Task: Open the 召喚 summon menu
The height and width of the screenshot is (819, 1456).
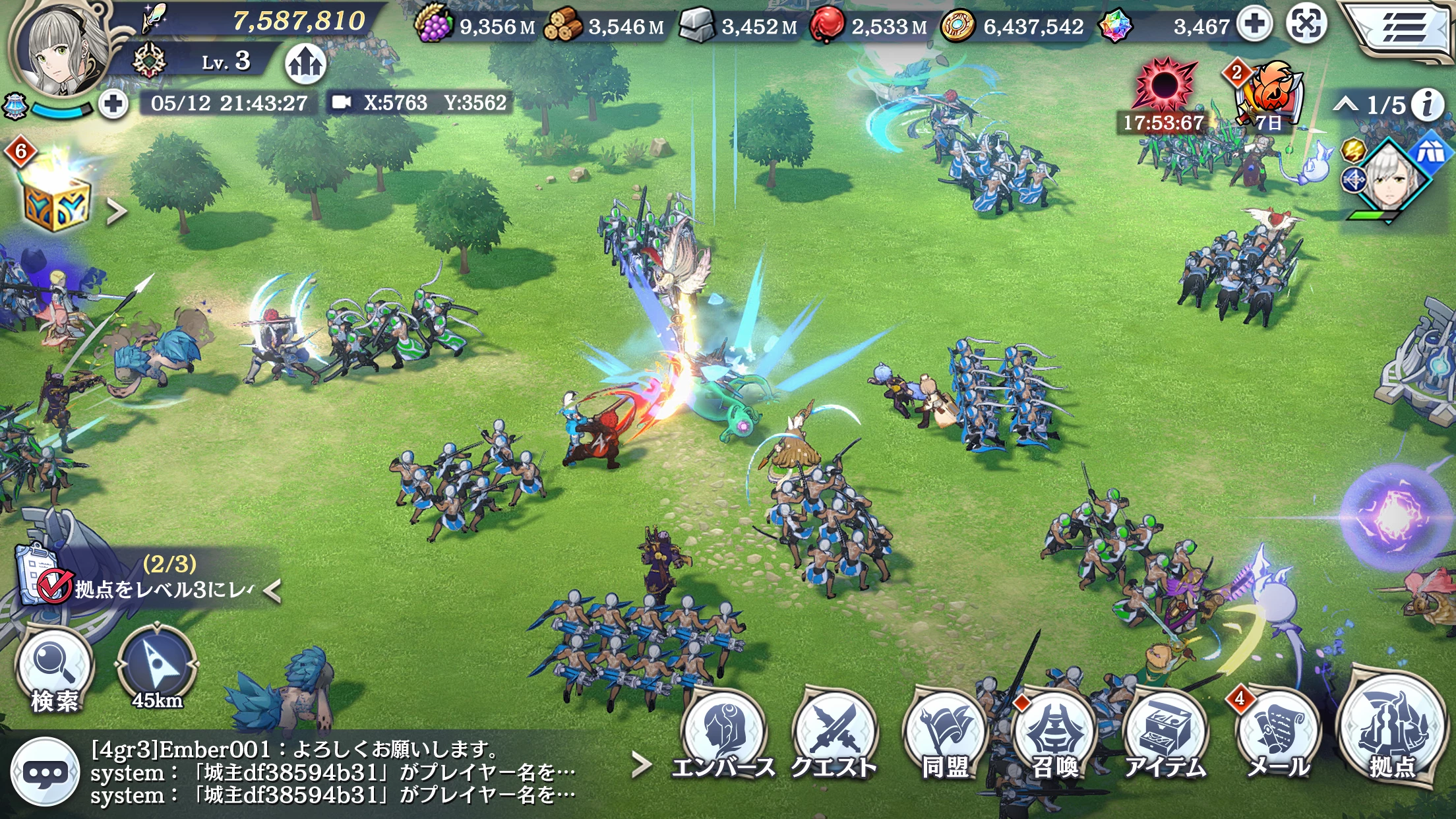Action: pos(1054,735)
